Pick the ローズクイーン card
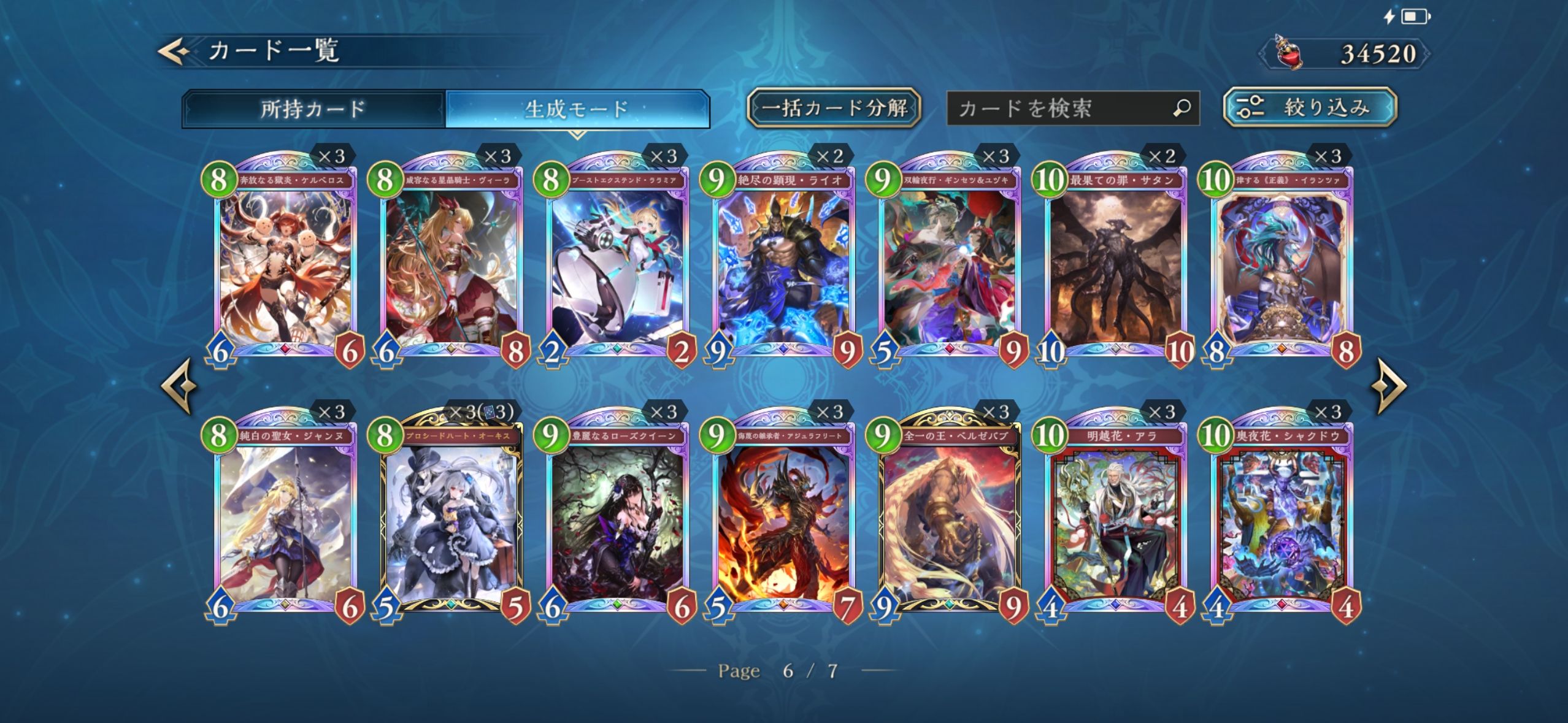 point(618,520)
